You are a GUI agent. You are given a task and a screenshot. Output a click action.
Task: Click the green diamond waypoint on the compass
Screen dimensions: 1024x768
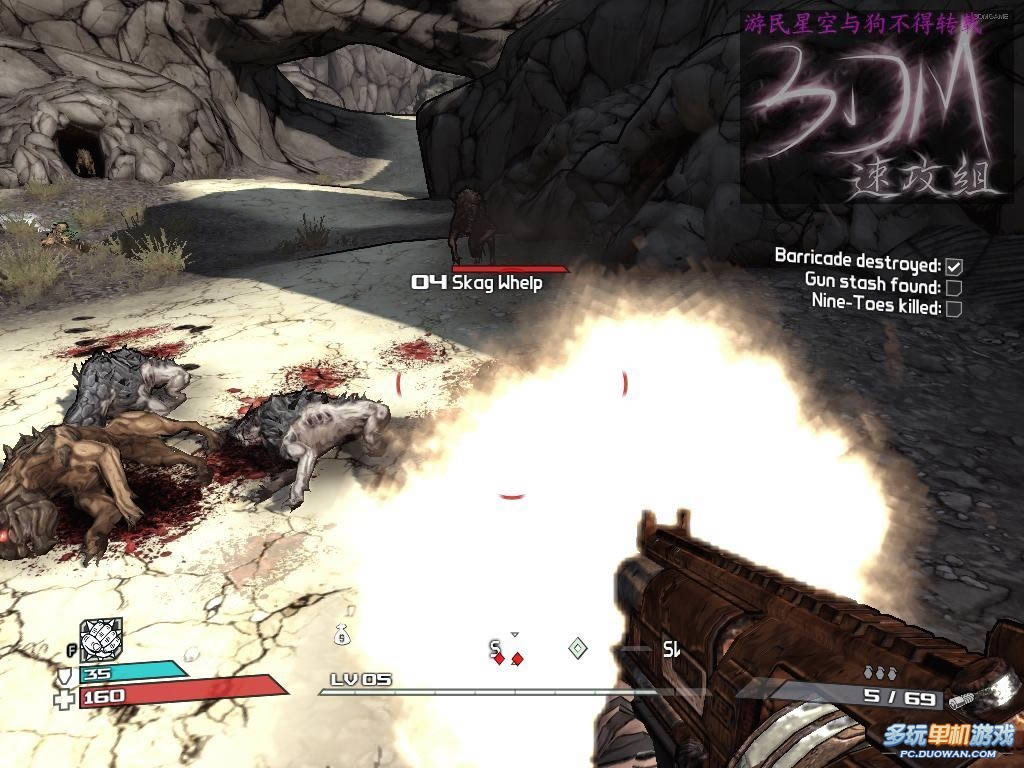point(577,649)
